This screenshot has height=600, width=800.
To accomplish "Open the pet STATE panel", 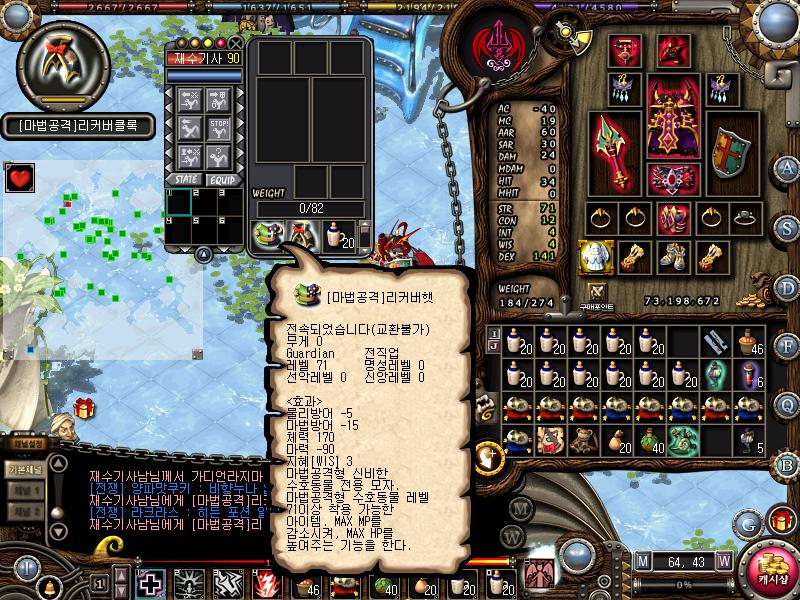I will point(185,180).
